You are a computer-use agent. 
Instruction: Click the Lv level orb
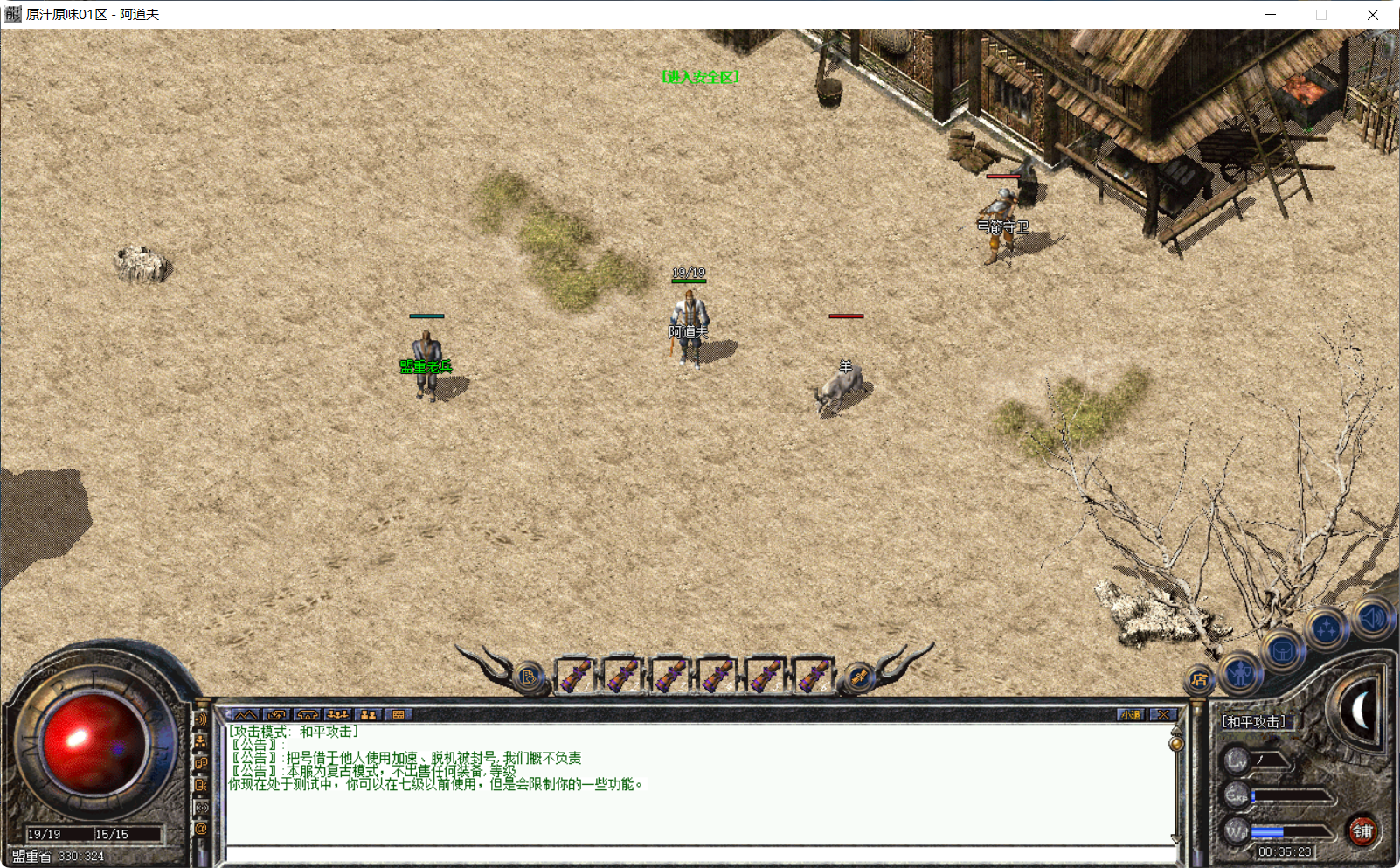tap(1237, 760)
